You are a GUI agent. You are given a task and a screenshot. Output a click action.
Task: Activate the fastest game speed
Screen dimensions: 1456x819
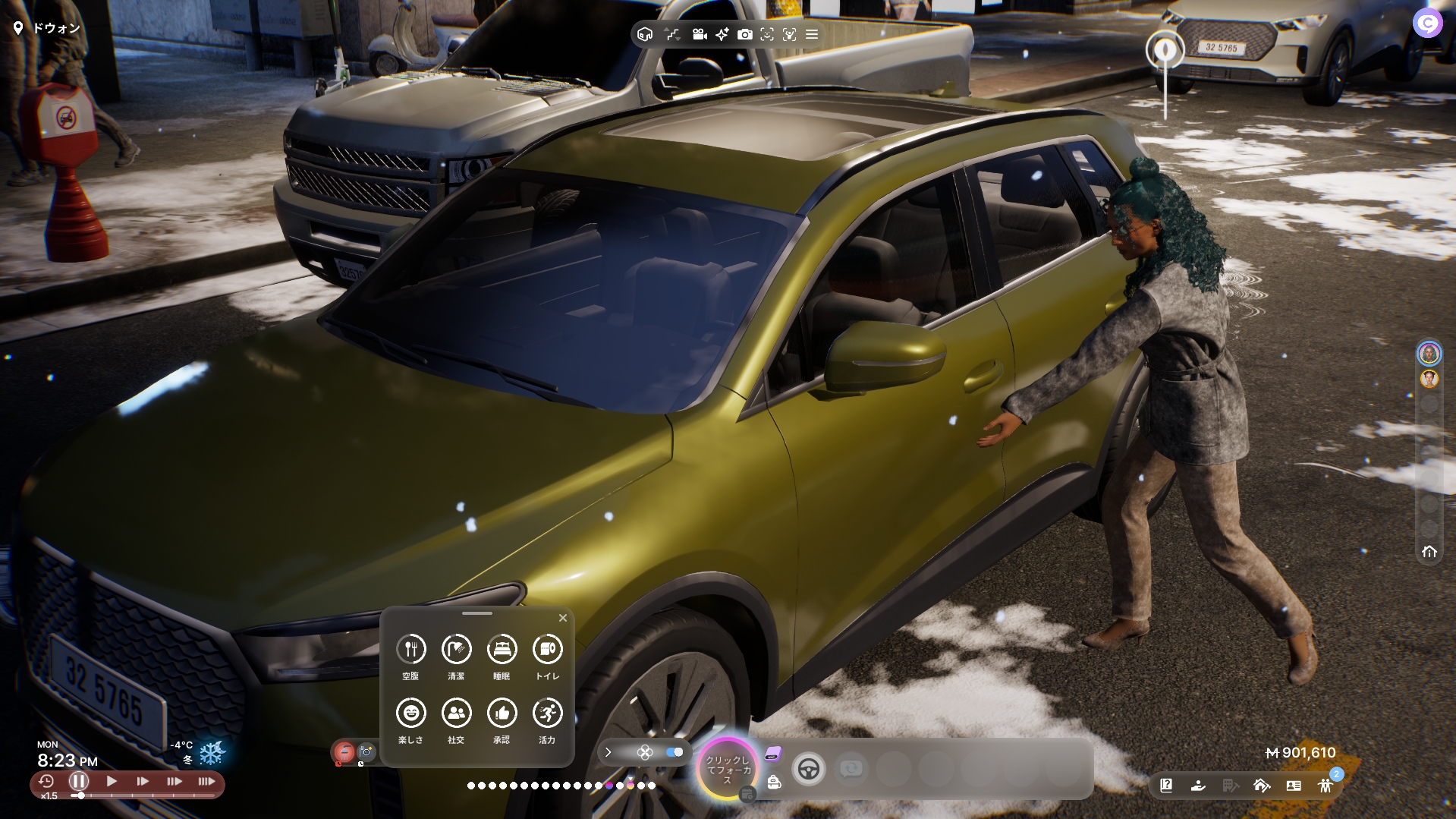(x=206, y=781)
